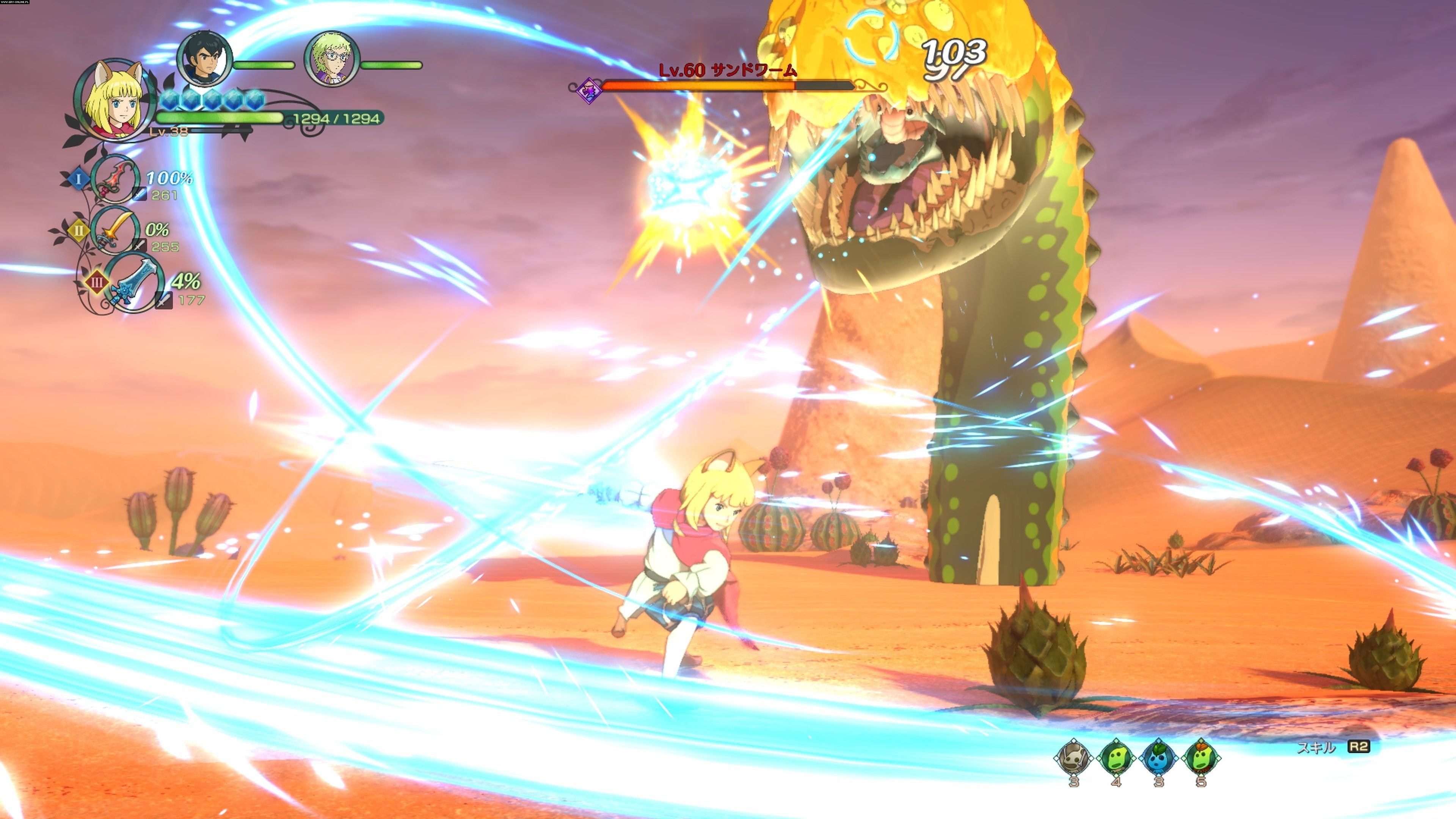This screenshot has width=1456, height=819.
Task: Pick the grey bone higgledy icon
Action: 1073,758
